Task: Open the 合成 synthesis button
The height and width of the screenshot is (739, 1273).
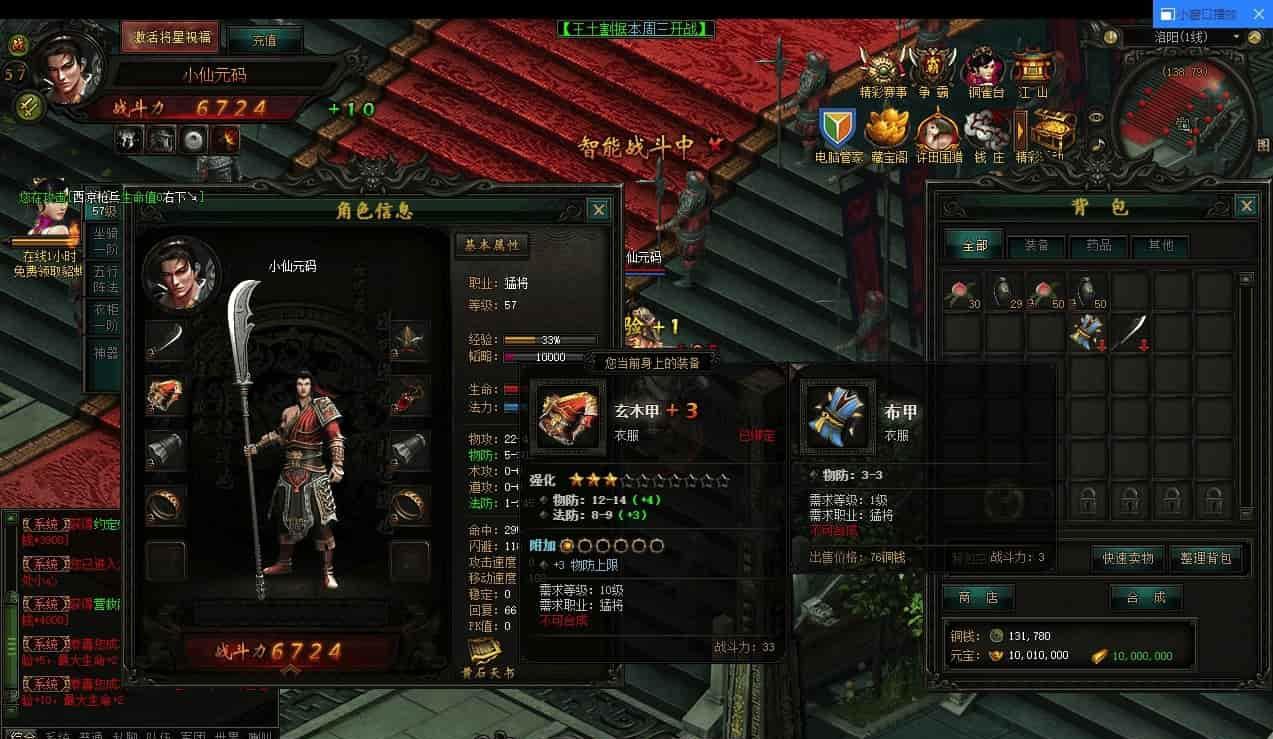Action: (1146, 598)
